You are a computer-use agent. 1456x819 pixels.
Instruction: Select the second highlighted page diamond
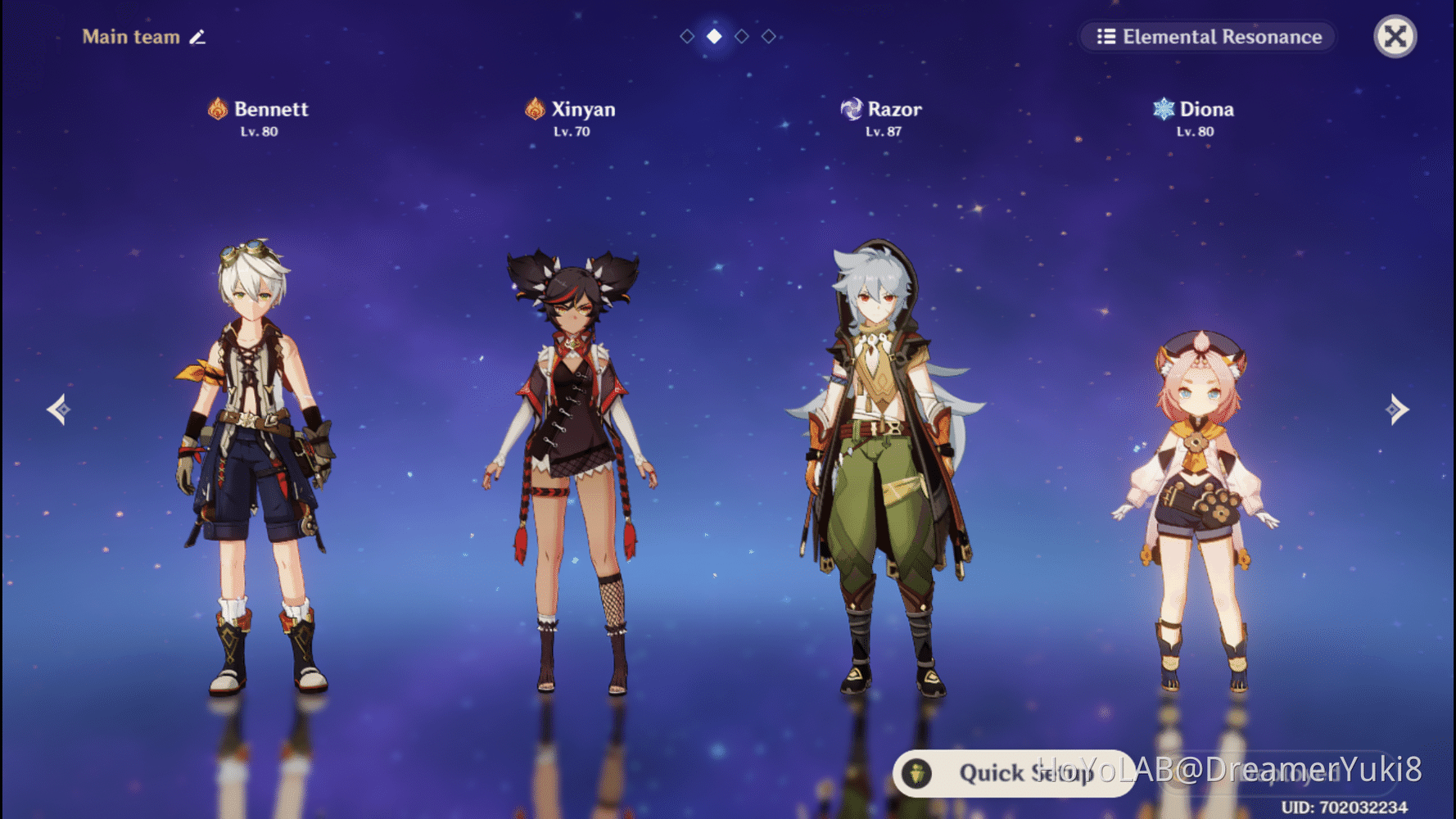tap(713, 36)
